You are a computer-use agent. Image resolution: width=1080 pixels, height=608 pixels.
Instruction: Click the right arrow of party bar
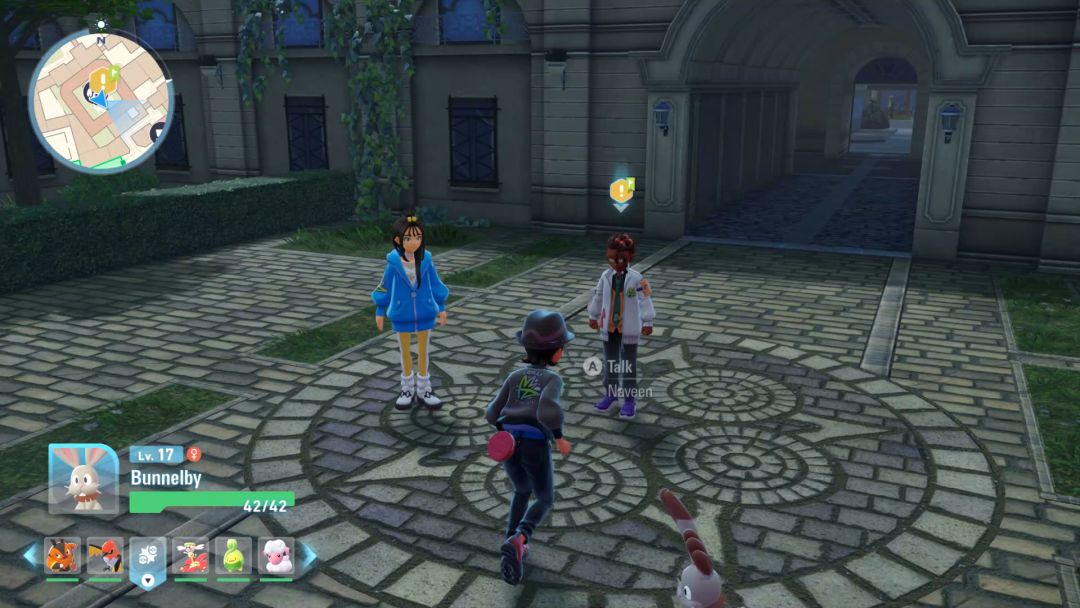[309, 556]
